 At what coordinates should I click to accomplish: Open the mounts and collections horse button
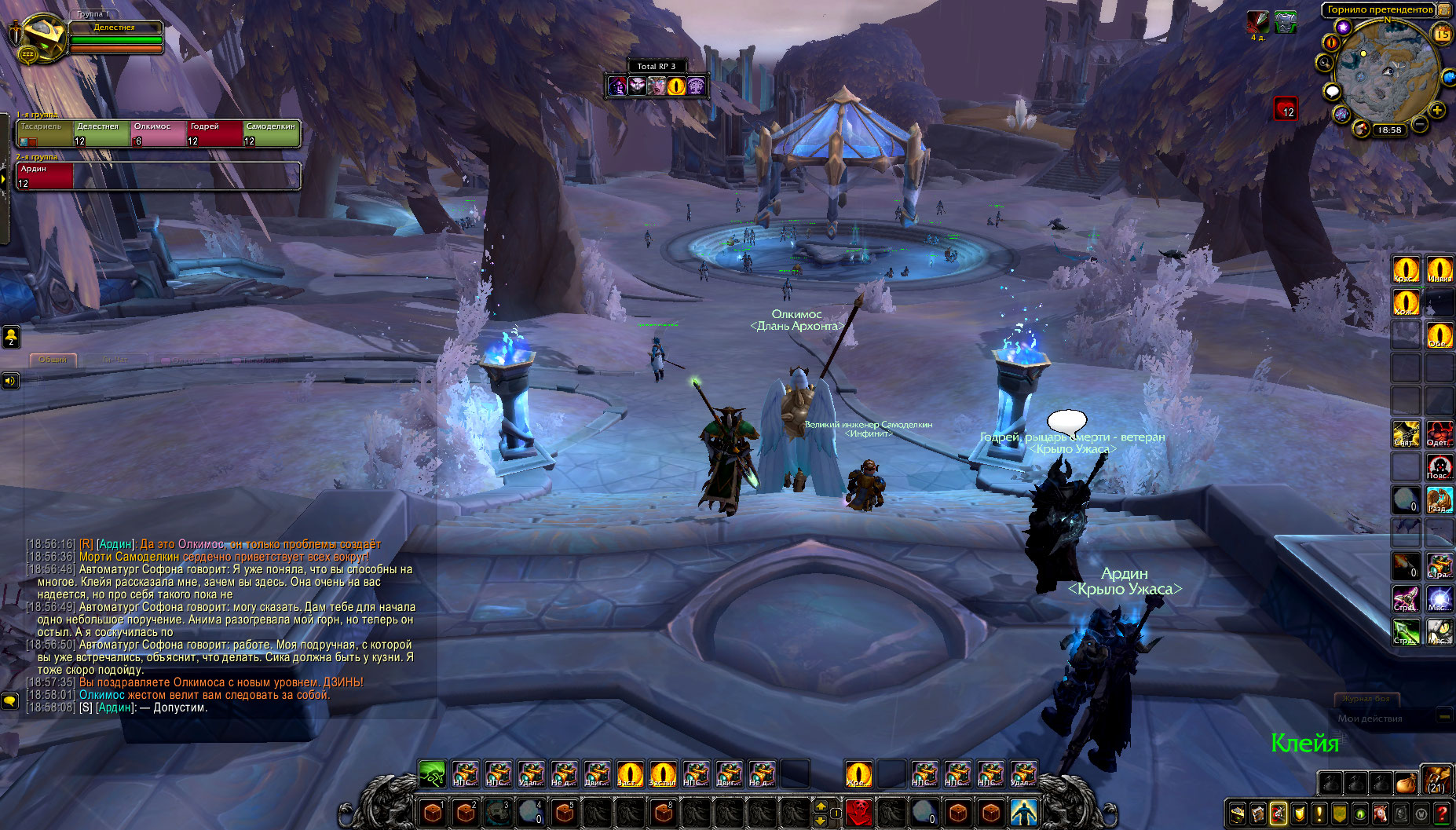(x=1381, y=814)
